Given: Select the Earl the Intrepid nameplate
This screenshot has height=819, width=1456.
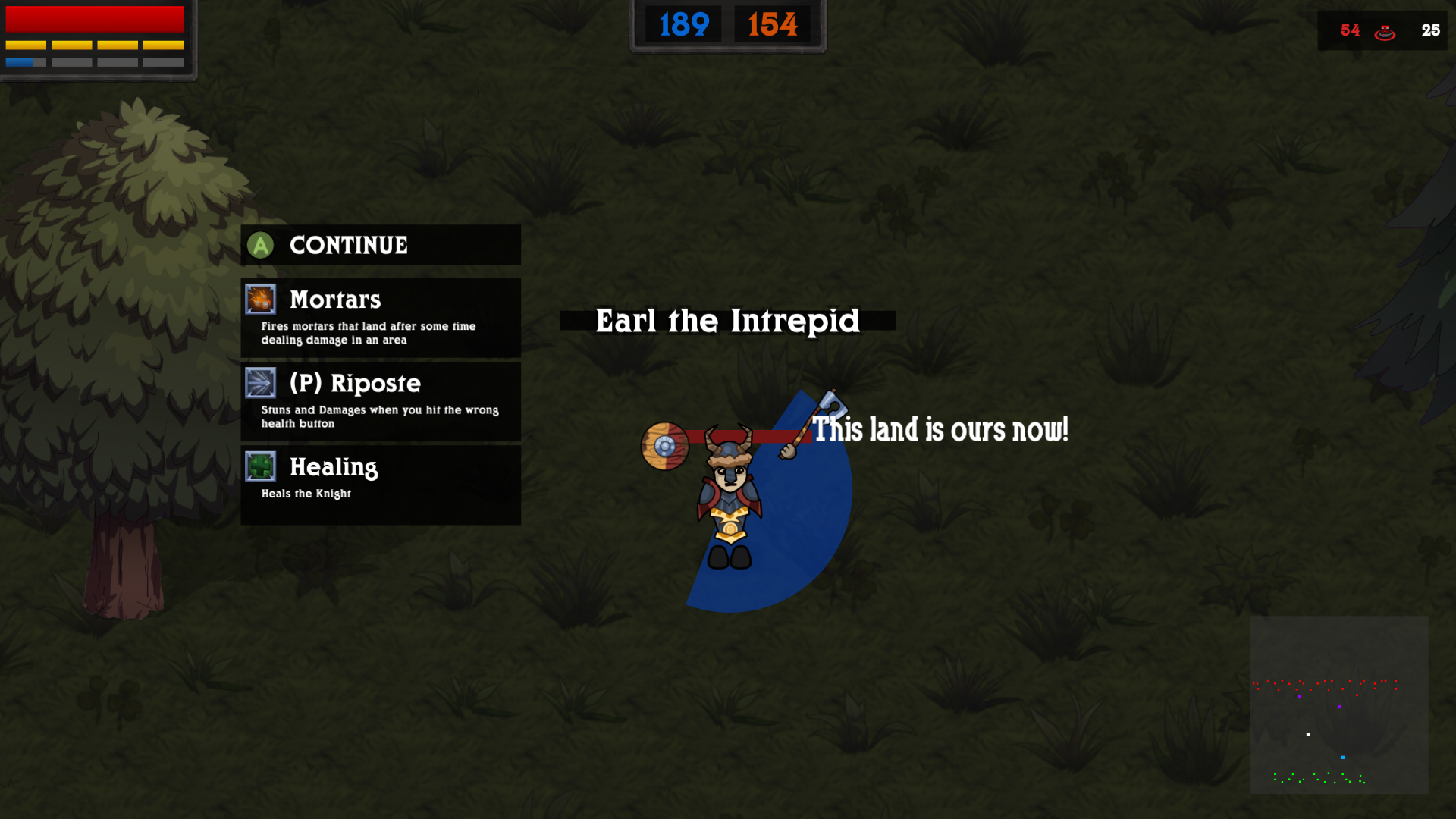Looking at the screenshot, I should [x=728, y=322].
